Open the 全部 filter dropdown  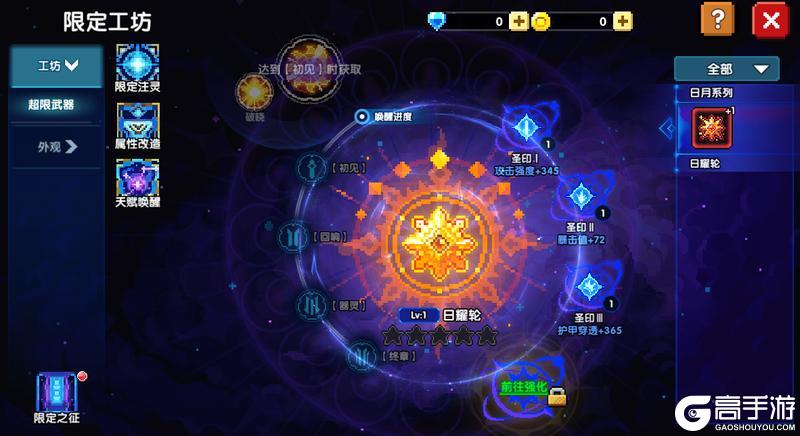coord(726,69)
